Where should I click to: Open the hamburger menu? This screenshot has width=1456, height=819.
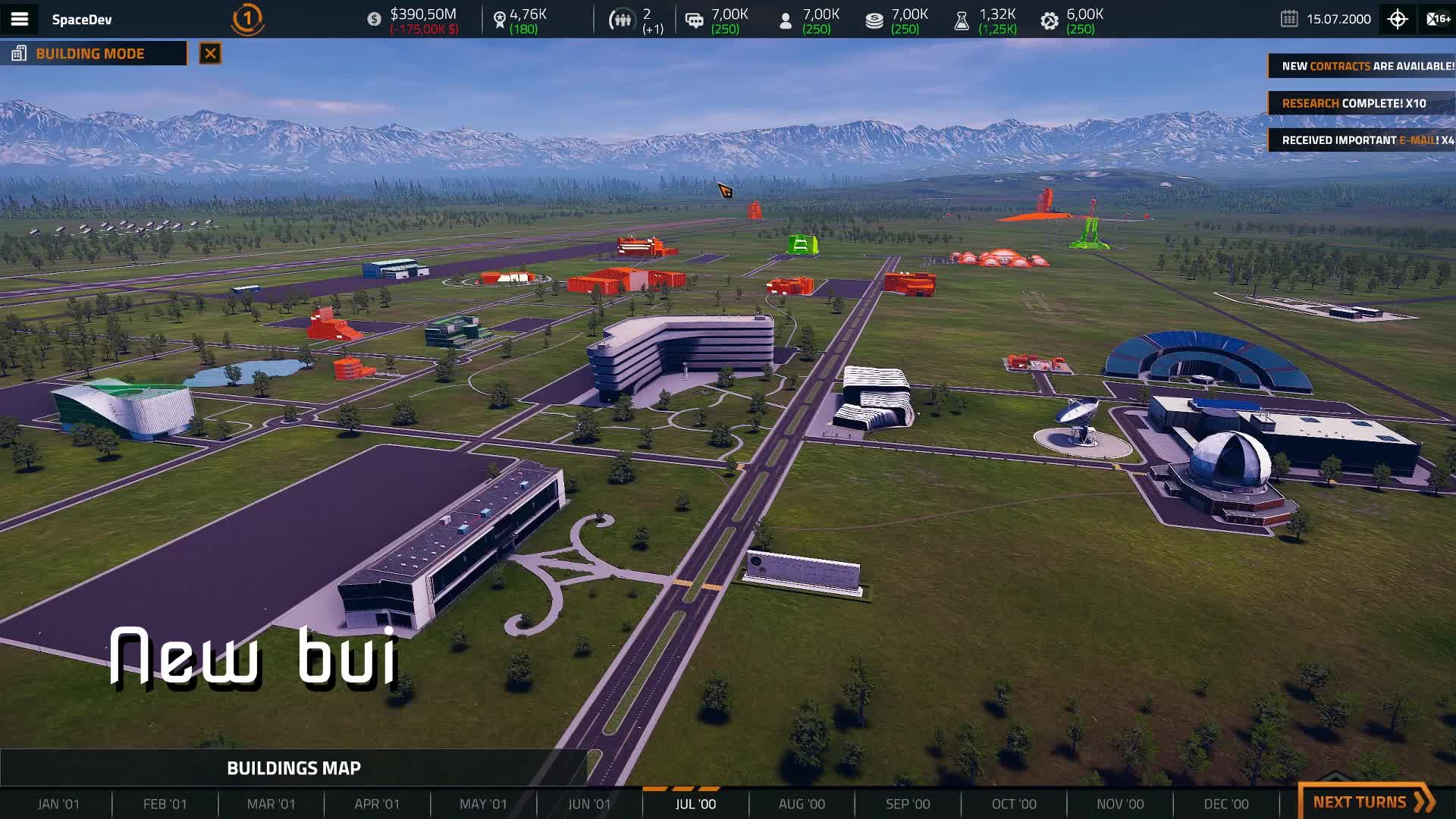point(20,19)
